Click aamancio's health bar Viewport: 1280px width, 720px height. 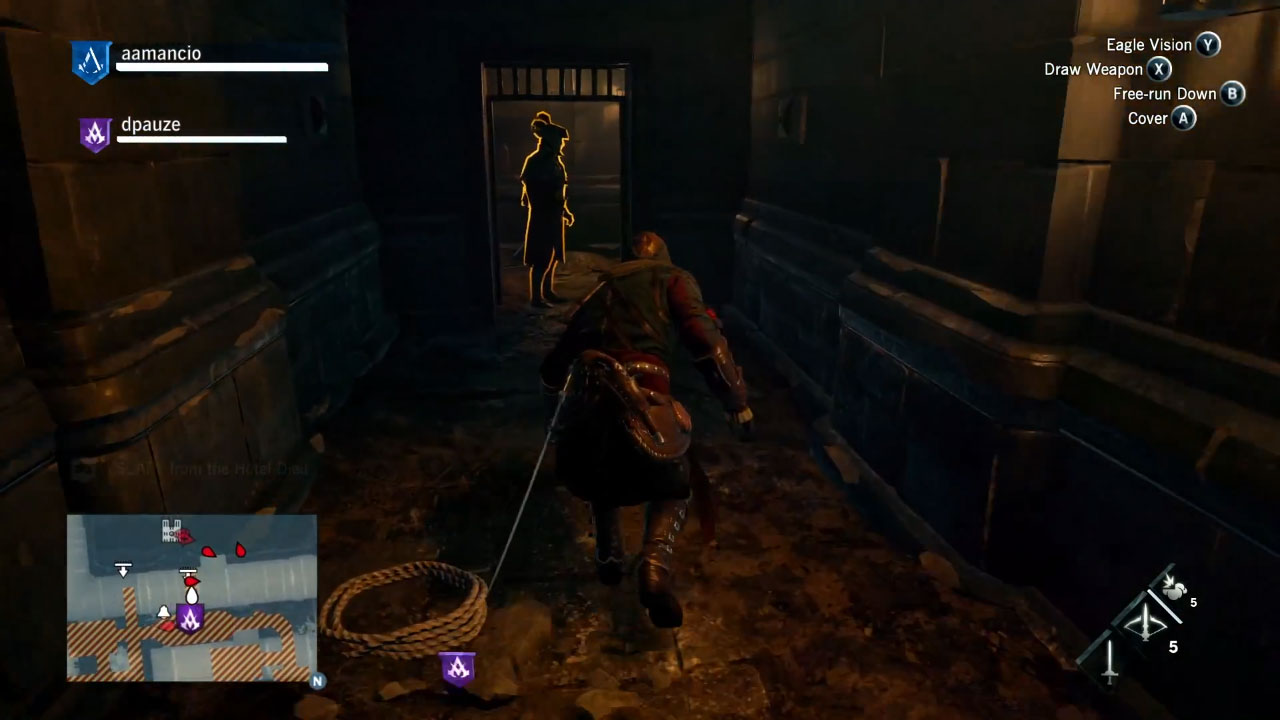tap(222, 68)
